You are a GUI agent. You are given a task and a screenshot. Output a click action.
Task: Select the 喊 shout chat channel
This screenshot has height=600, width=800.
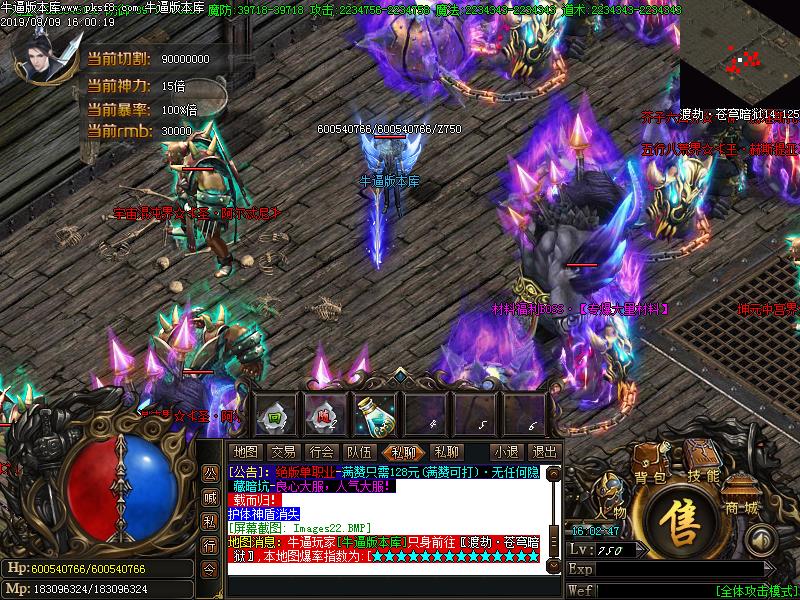click(210, 497)
